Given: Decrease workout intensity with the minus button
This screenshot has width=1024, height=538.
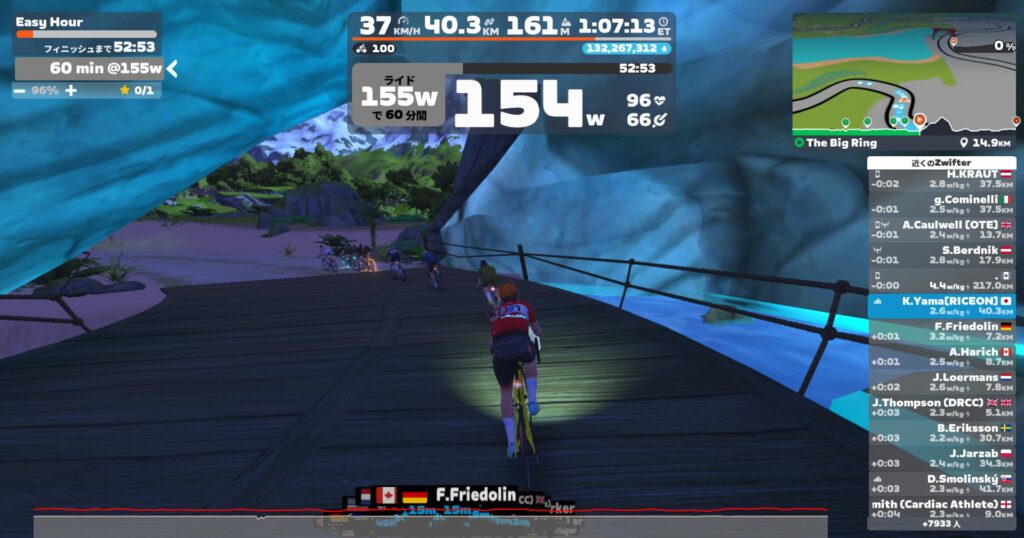Looking at the screenshot, I should coord(20,90).
